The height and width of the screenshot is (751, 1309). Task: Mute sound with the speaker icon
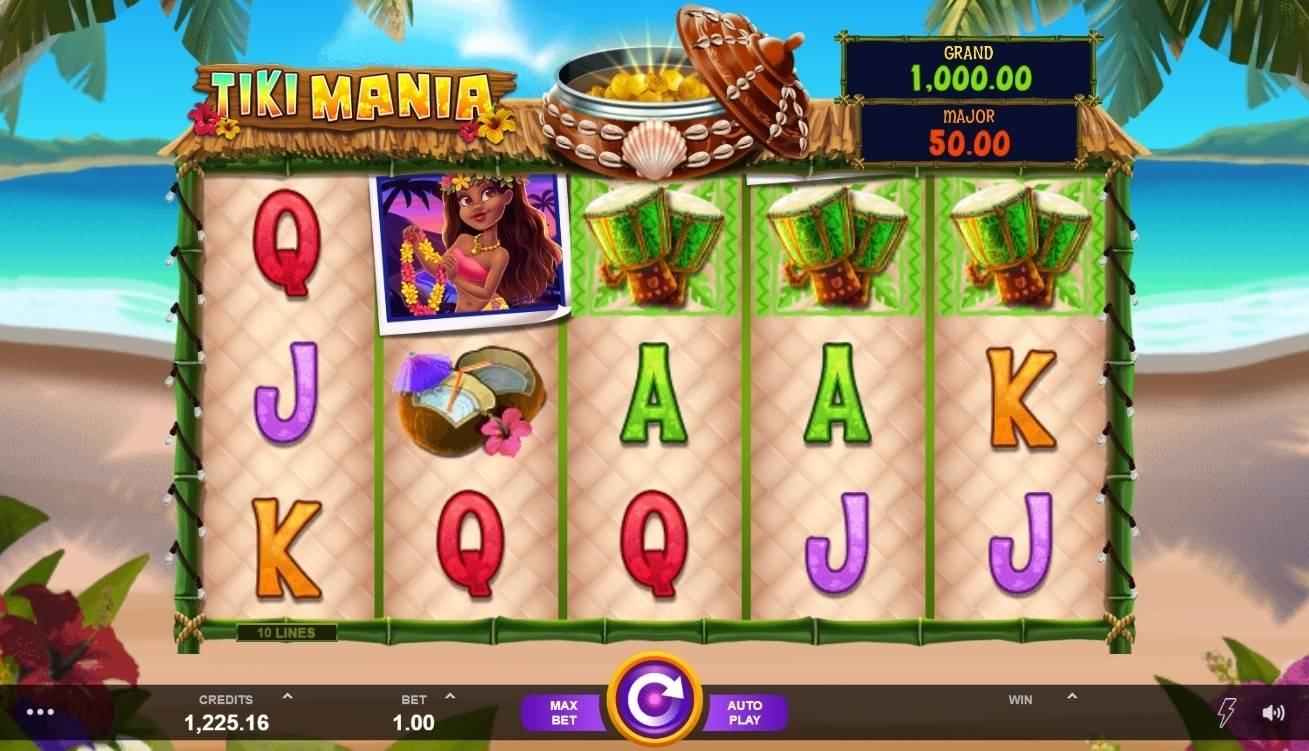point(1273,710)
